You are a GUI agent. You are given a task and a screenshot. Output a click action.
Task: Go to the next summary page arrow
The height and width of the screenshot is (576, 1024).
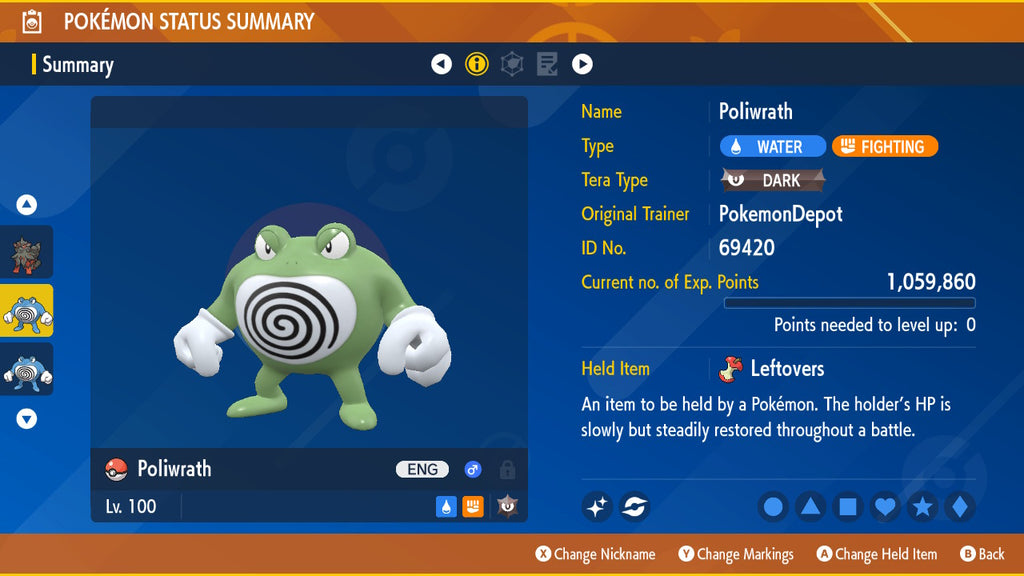coord(582,65)
